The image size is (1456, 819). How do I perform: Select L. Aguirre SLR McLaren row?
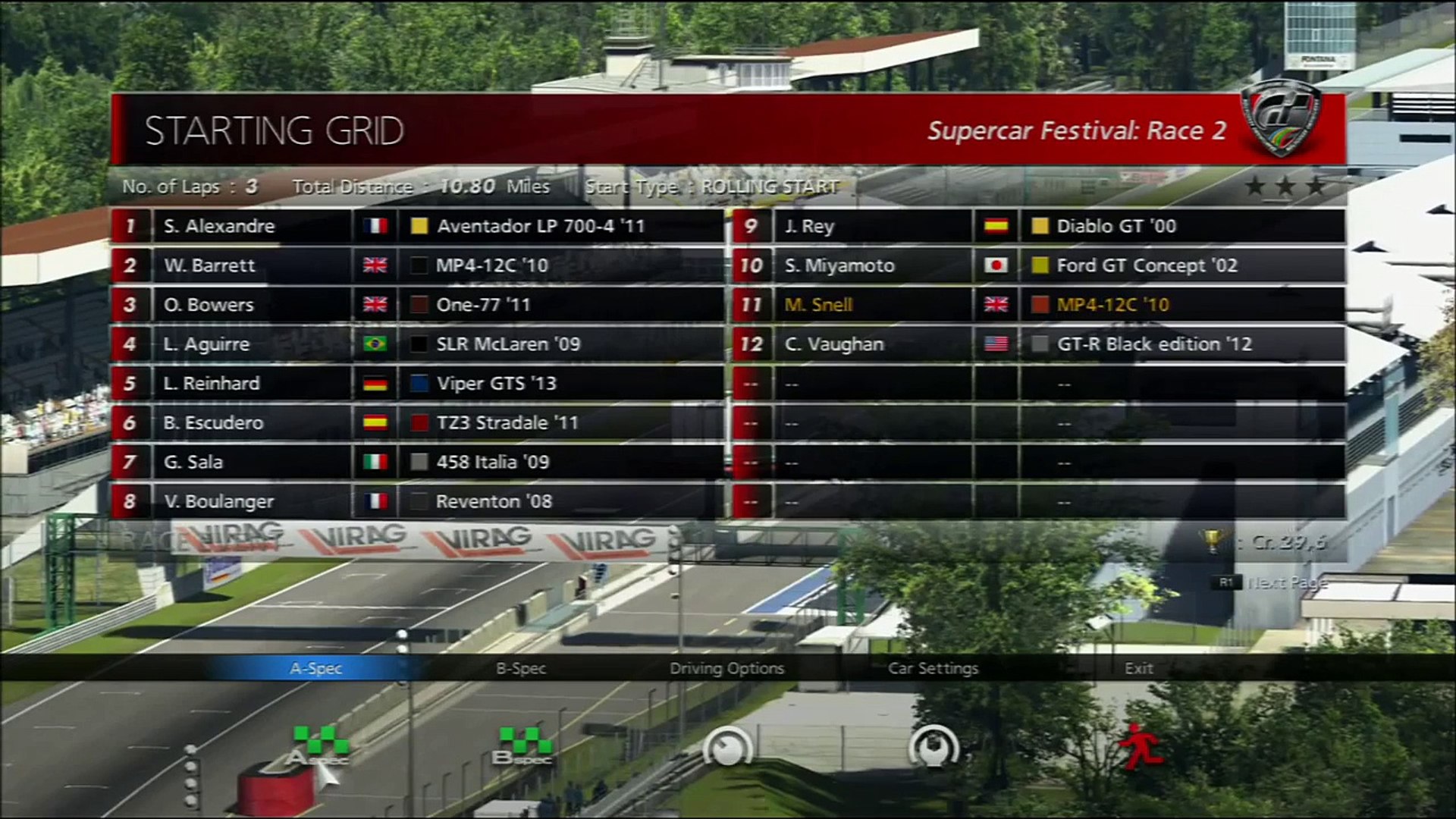[417, 344]
